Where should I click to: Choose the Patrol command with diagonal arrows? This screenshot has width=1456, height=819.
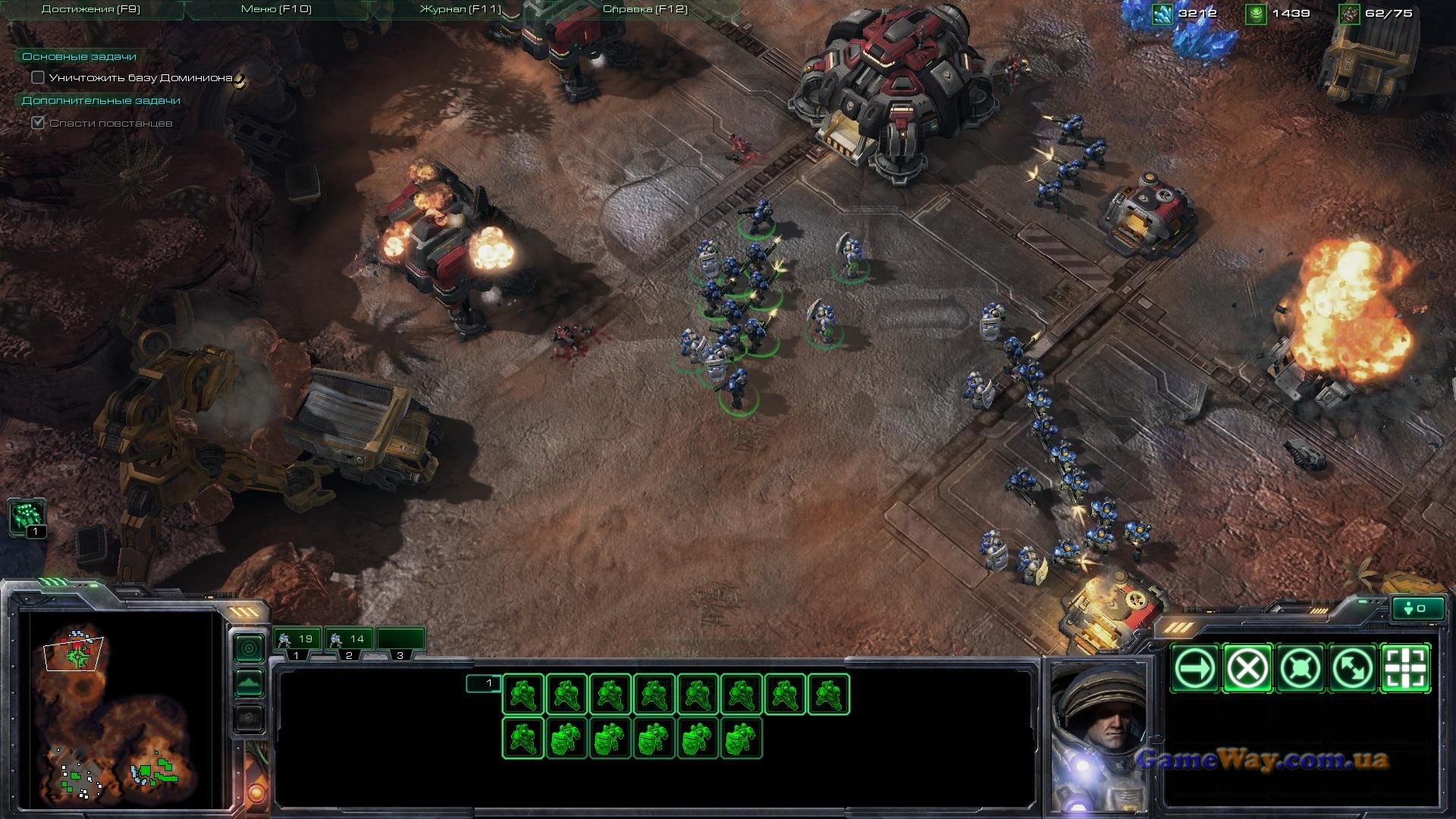point(1354,669)
